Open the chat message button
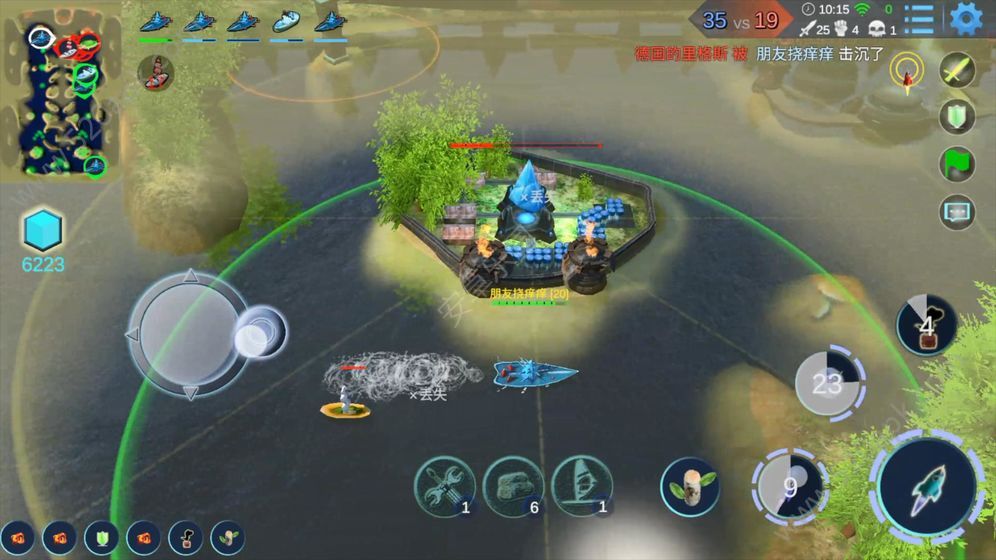 point(957,211)
